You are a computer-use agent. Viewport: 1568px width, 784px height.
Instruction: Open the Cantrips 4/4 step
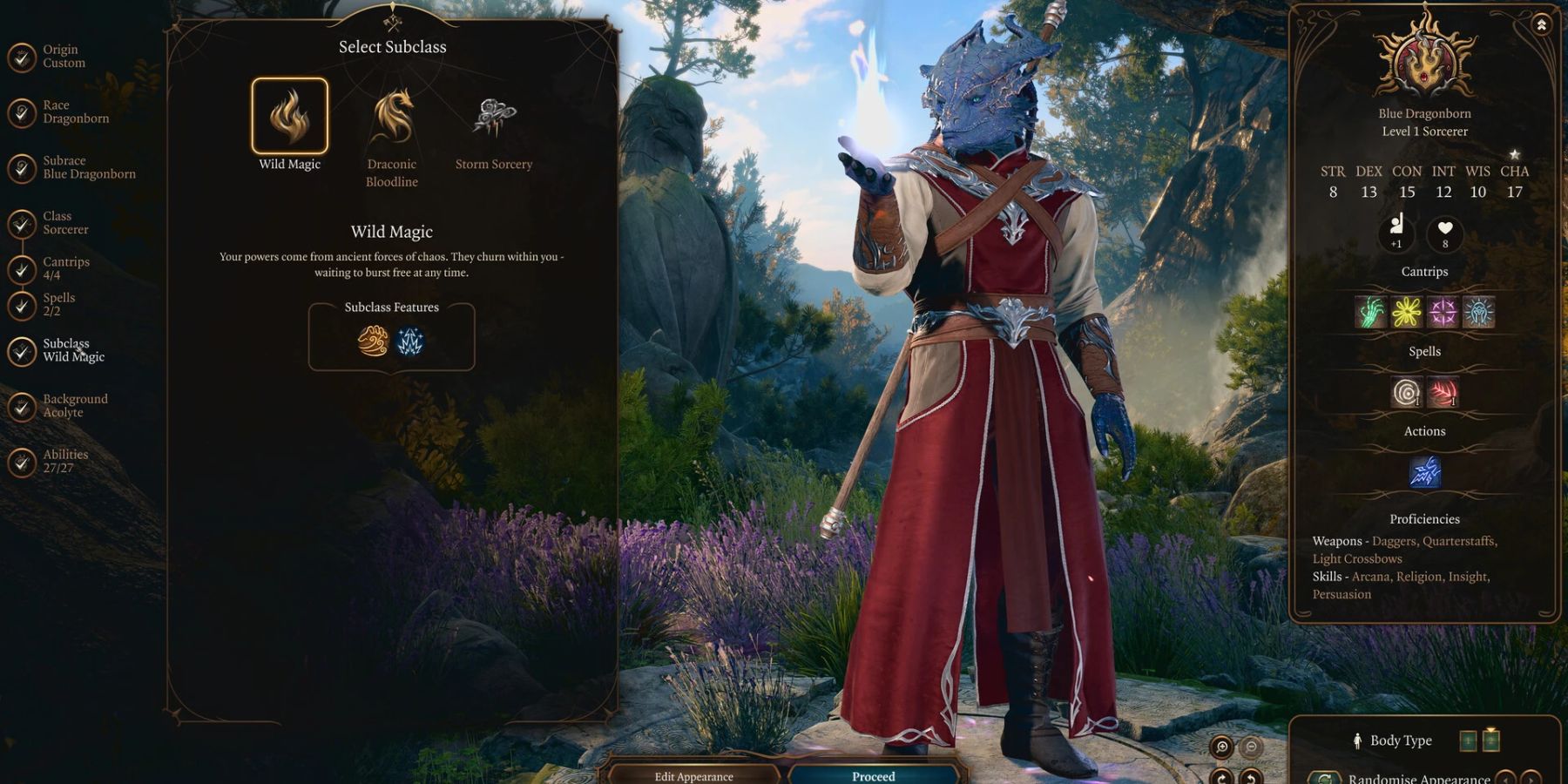tap(65, 268)
